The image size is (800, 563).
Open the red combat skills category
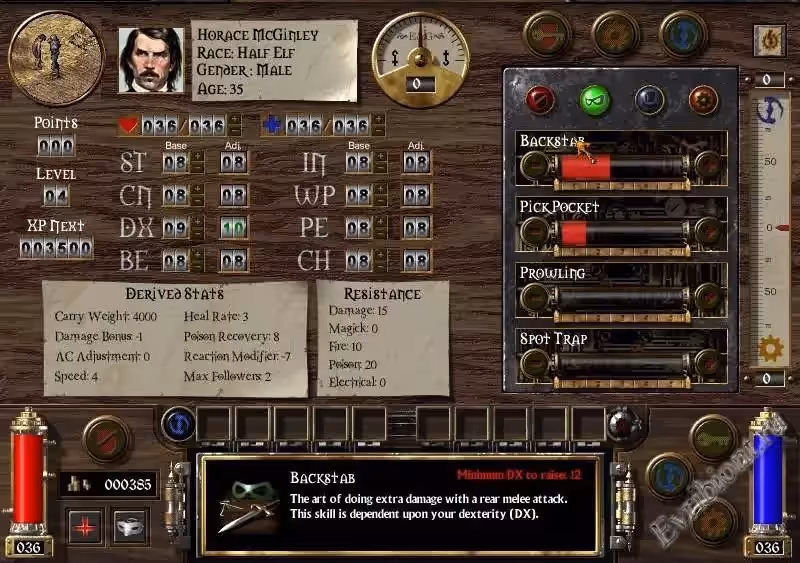tap(543, 98)
